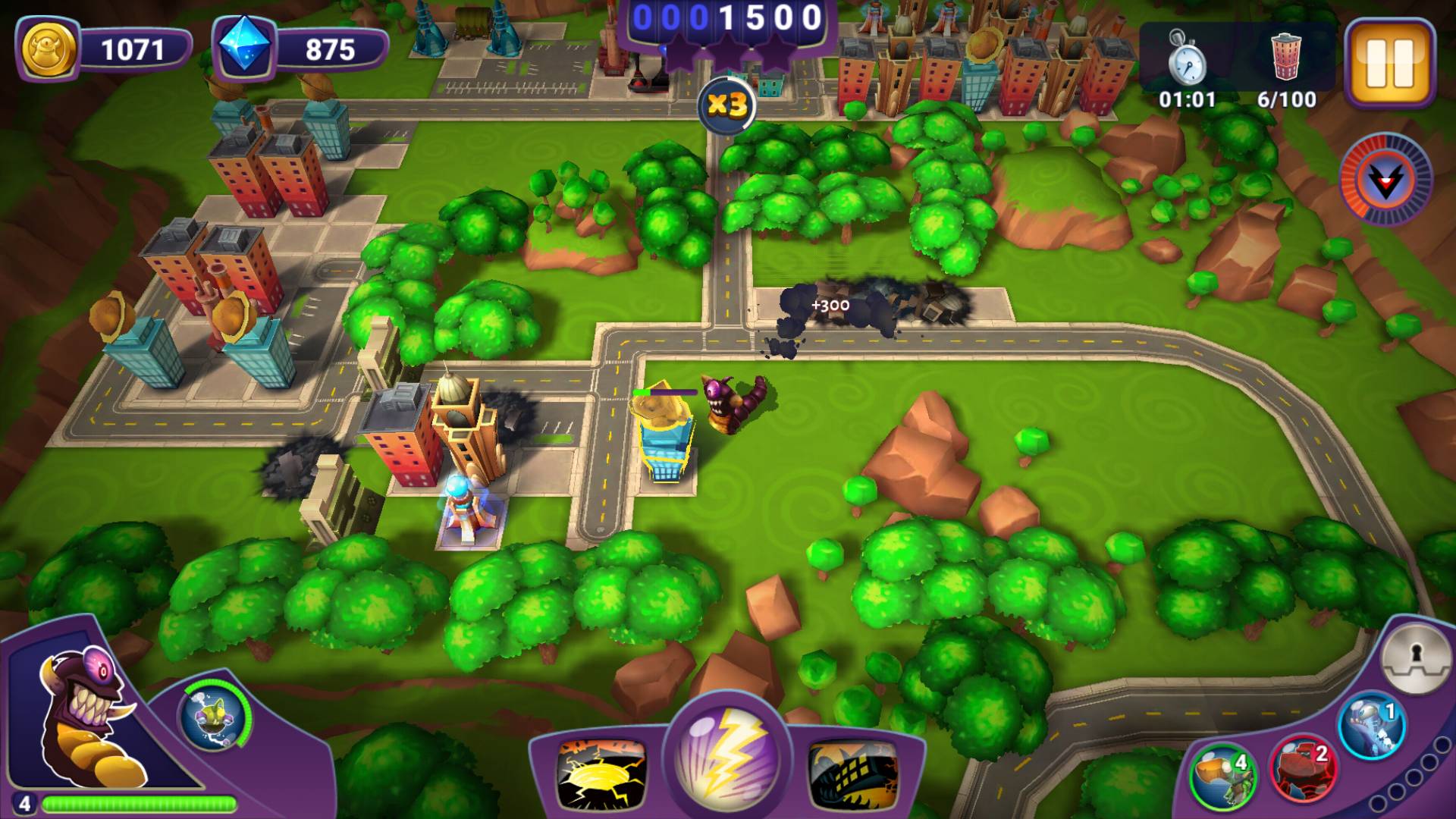The image size is (1456, 819).
Task: Select the red unit icon numbered 2
Action: pyautogui.click(x=1302, y=767)
